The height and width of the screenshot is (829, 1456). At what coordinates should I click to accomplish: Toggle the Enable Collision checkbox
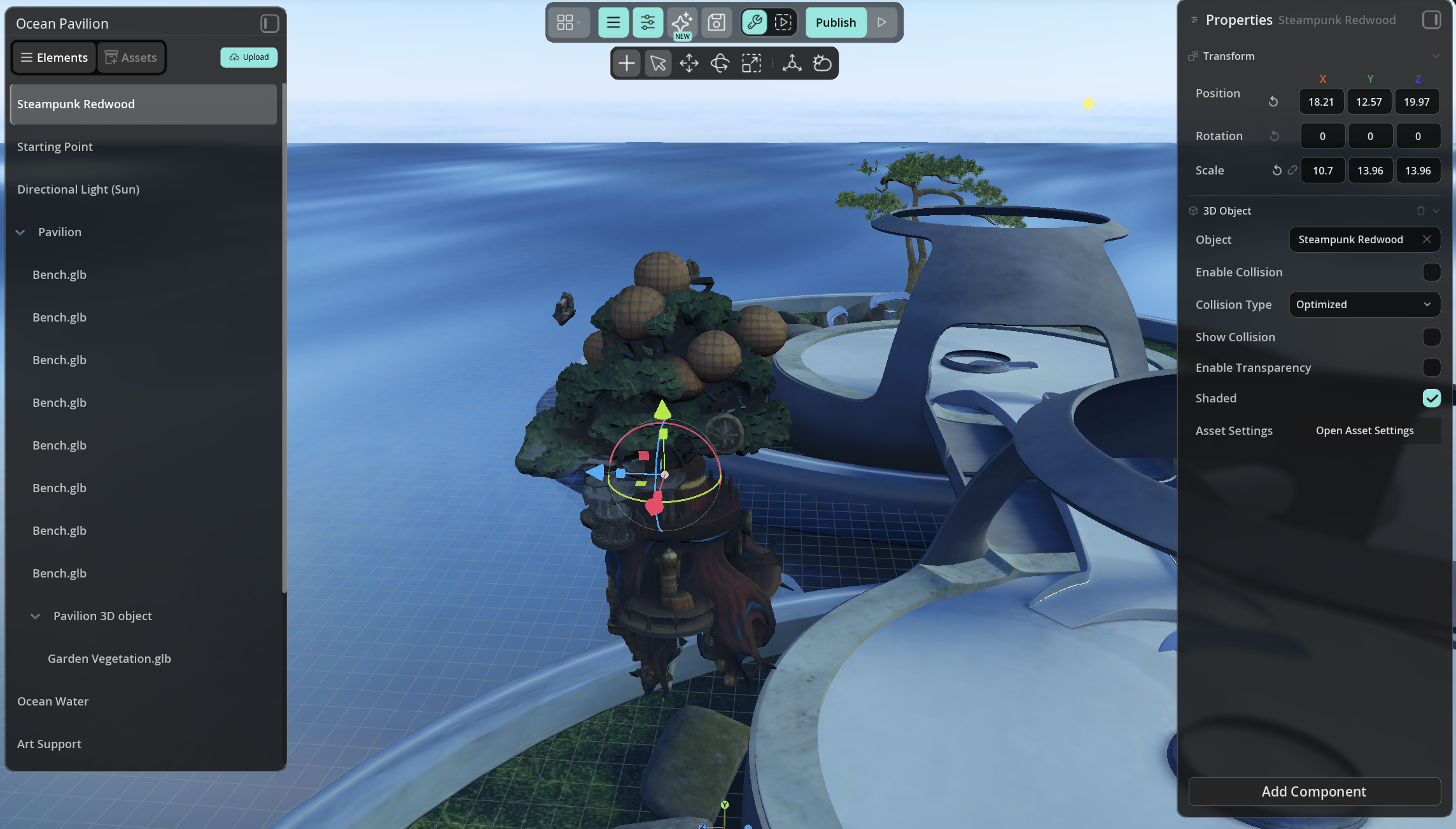tap(1431, 273)
